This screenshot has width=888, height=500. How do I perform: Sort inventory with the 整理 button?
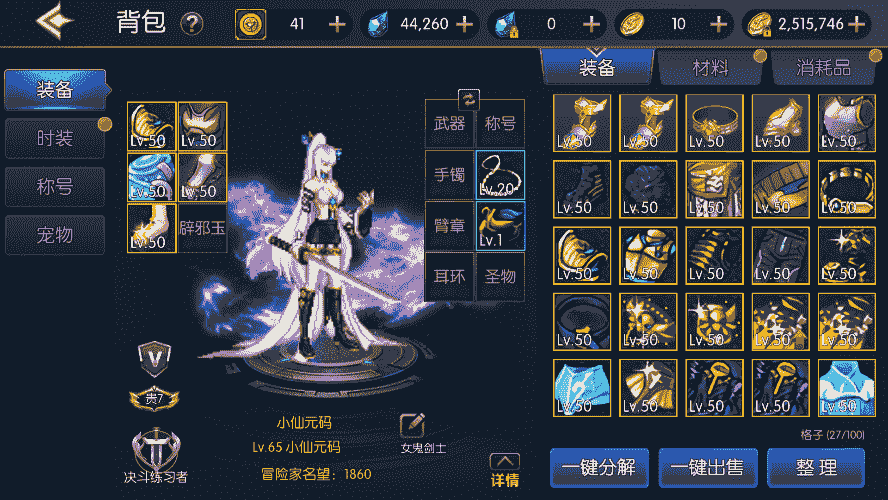coord(815,467)
